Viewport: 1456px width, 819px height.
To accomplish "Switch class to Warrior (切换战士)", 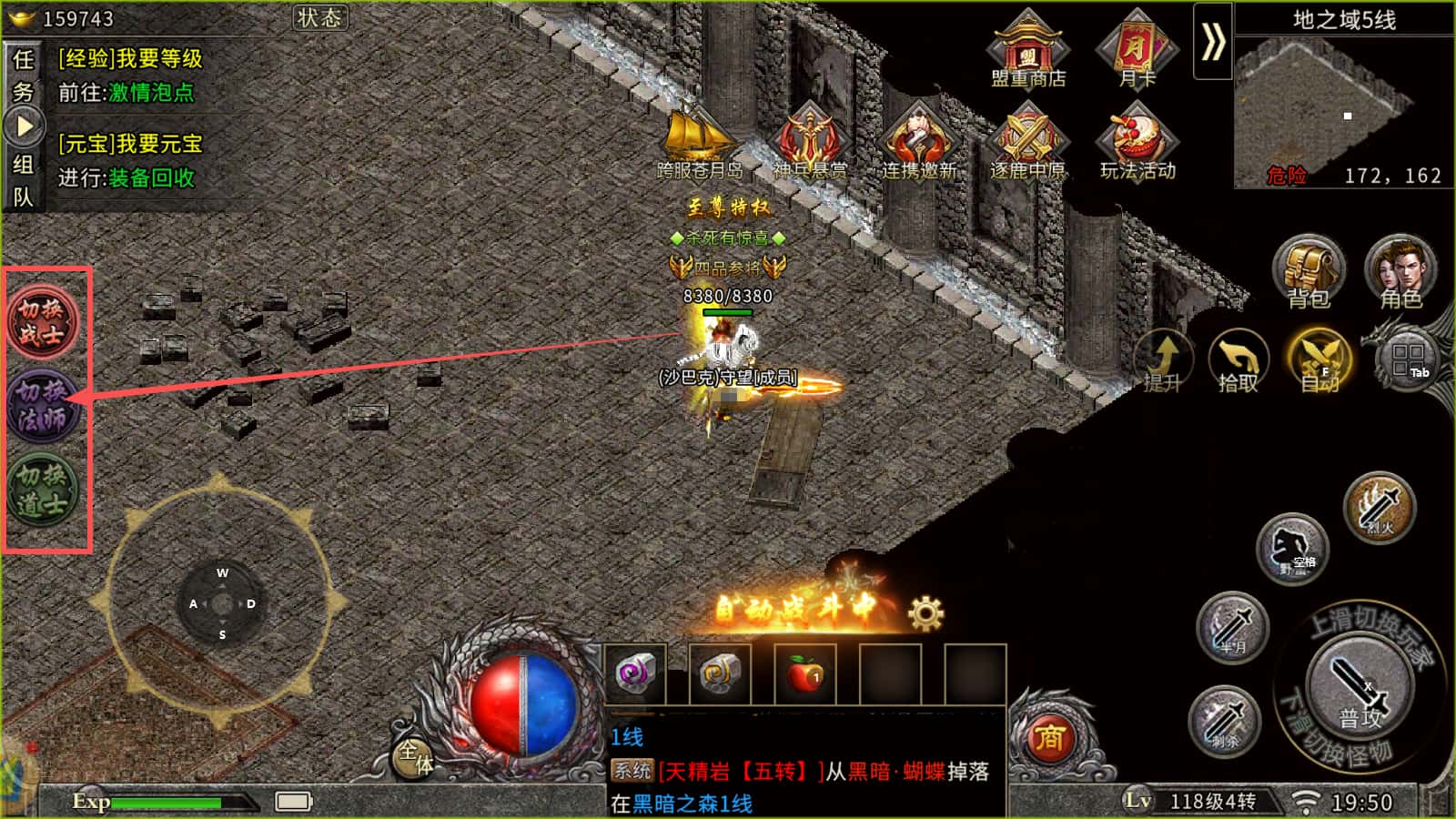I will click(x=43, y=321).
